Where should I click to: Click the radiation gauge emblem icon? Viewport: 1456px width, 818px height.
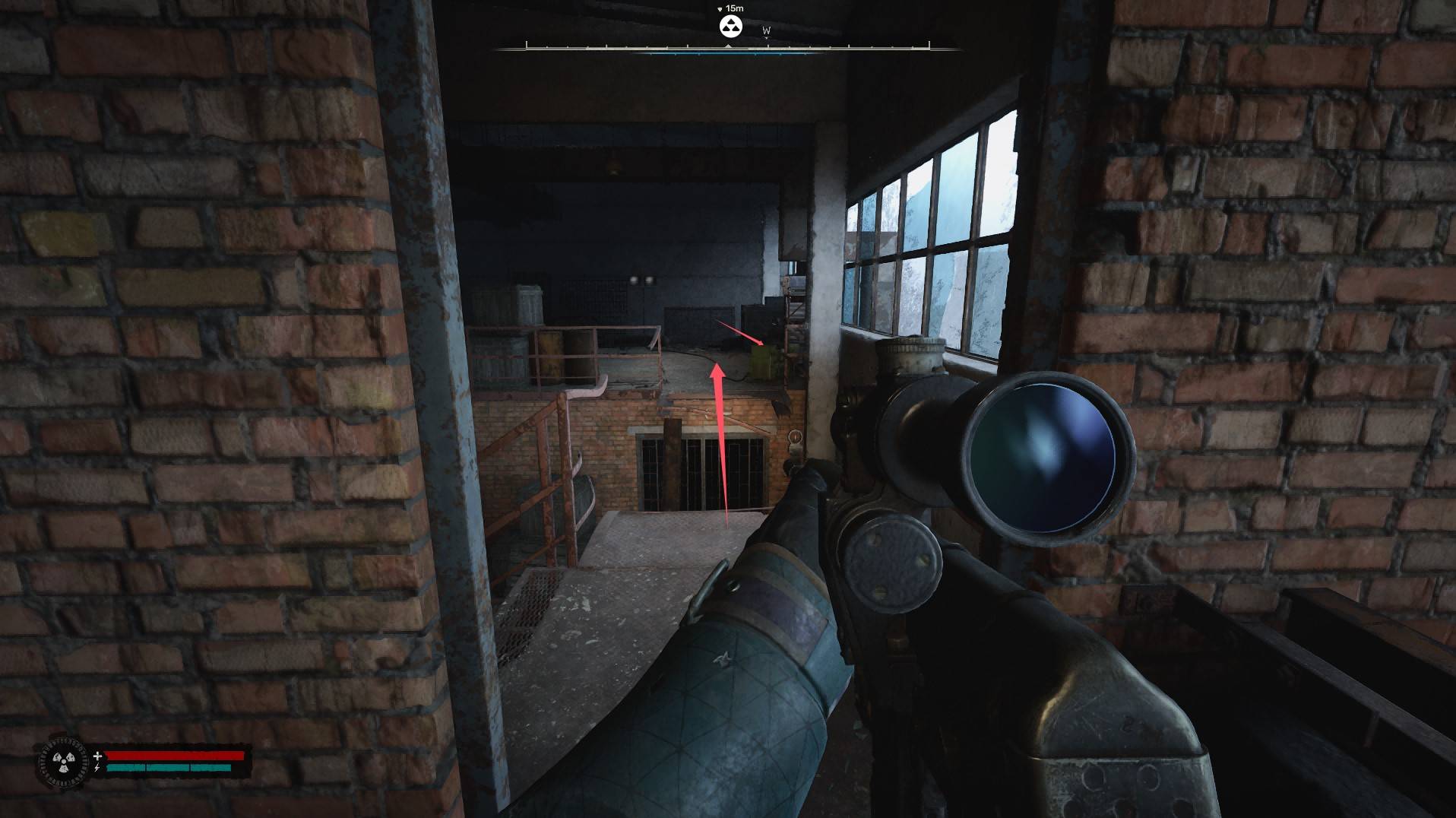point(59,762)
